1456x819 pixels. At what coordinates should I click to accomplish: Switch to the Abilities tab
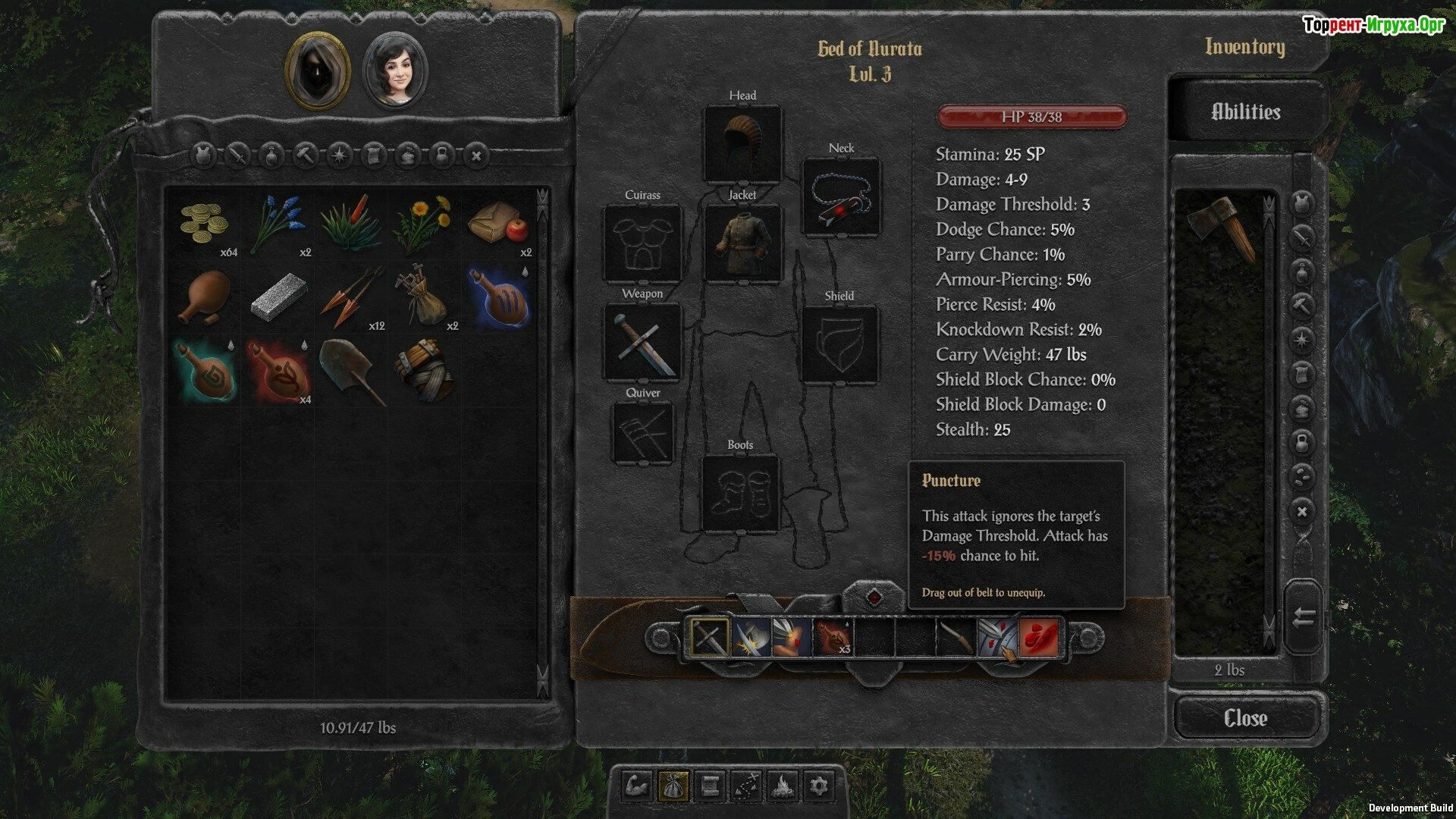tap(1245, 112)
